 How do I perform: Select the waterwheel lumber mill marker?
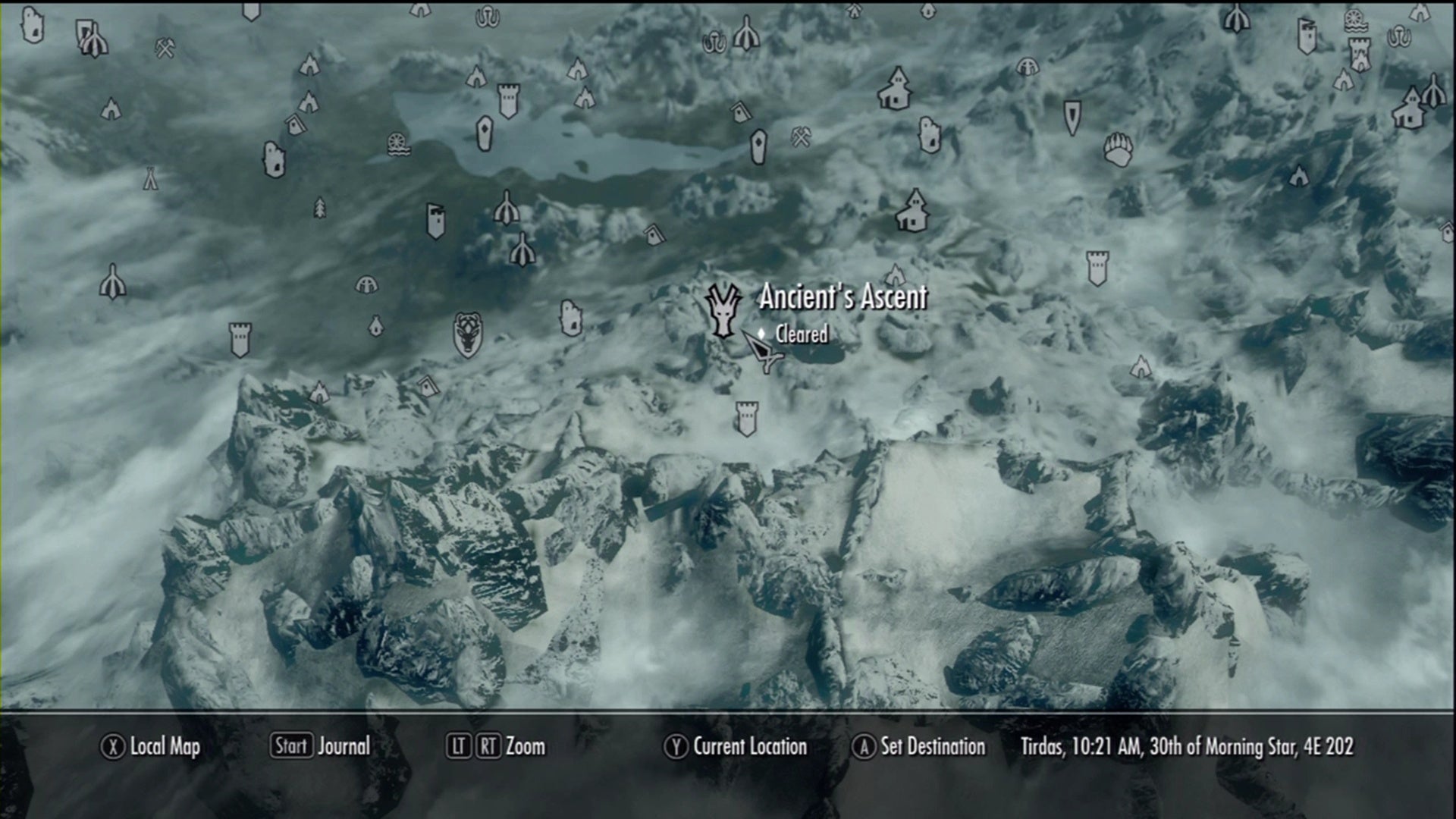pyautogui.click(x=395, y=144)
